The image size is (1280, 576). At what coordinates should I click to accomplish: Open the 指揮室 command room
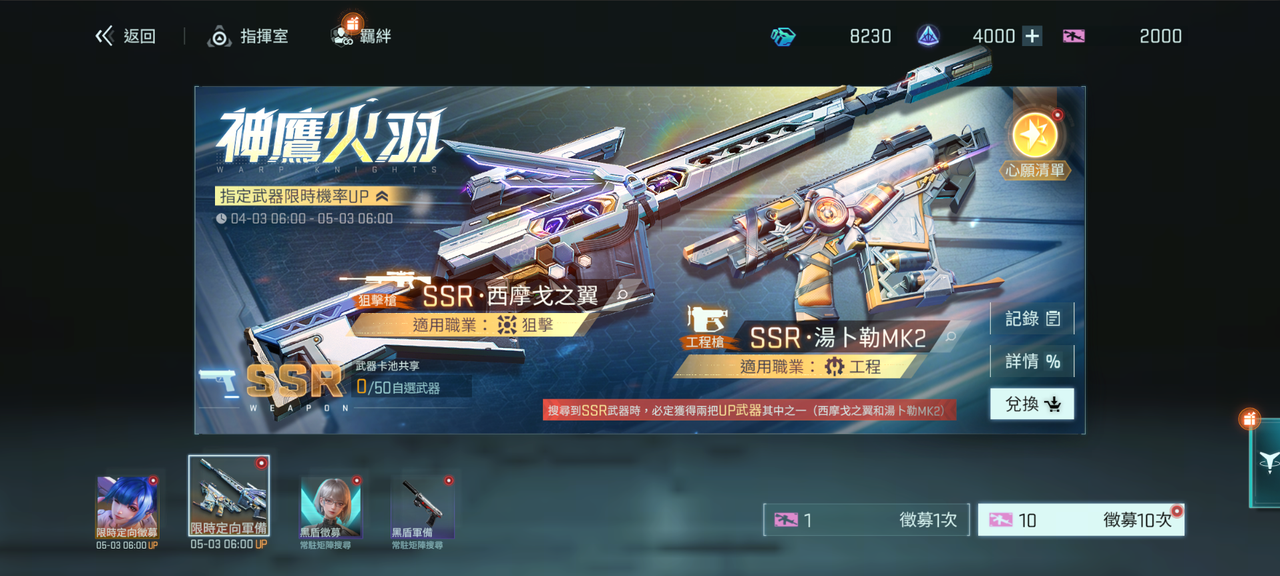click(x=248, y=36)
